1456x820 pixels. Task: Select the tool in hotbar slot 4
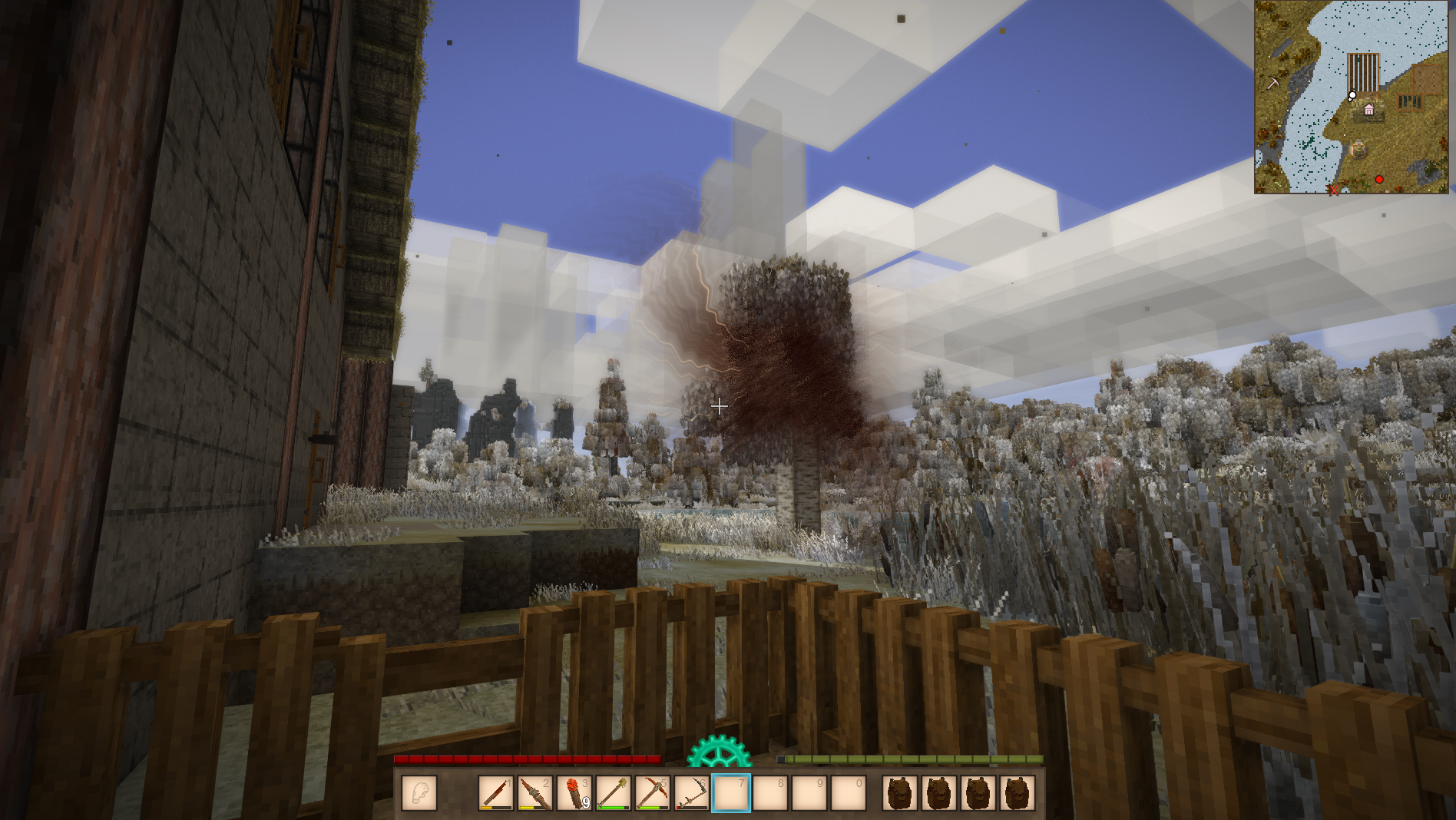[x=614, y=793]
